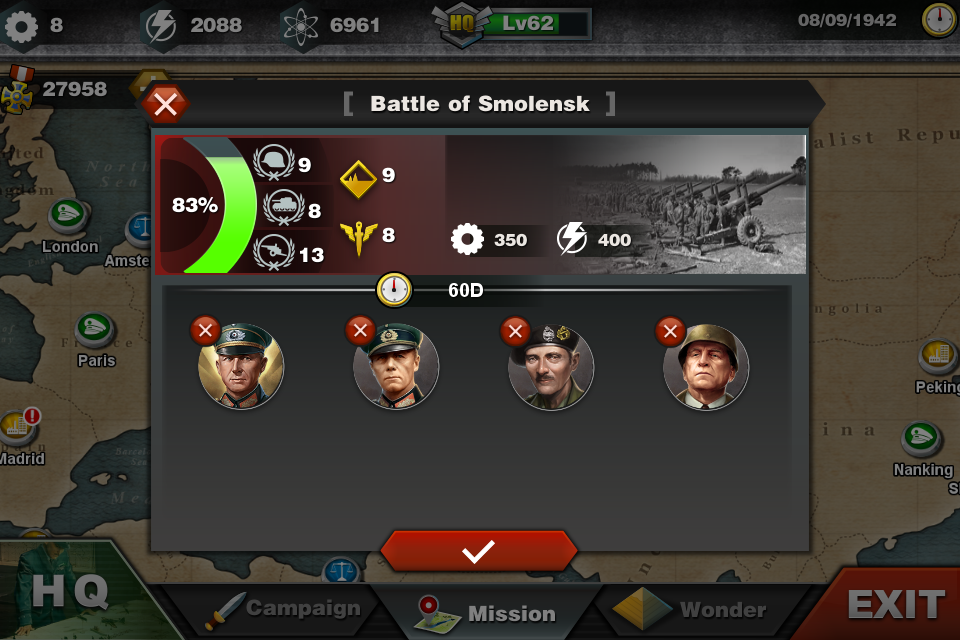Click the gold clock beside the date

(x=939, y=20)
